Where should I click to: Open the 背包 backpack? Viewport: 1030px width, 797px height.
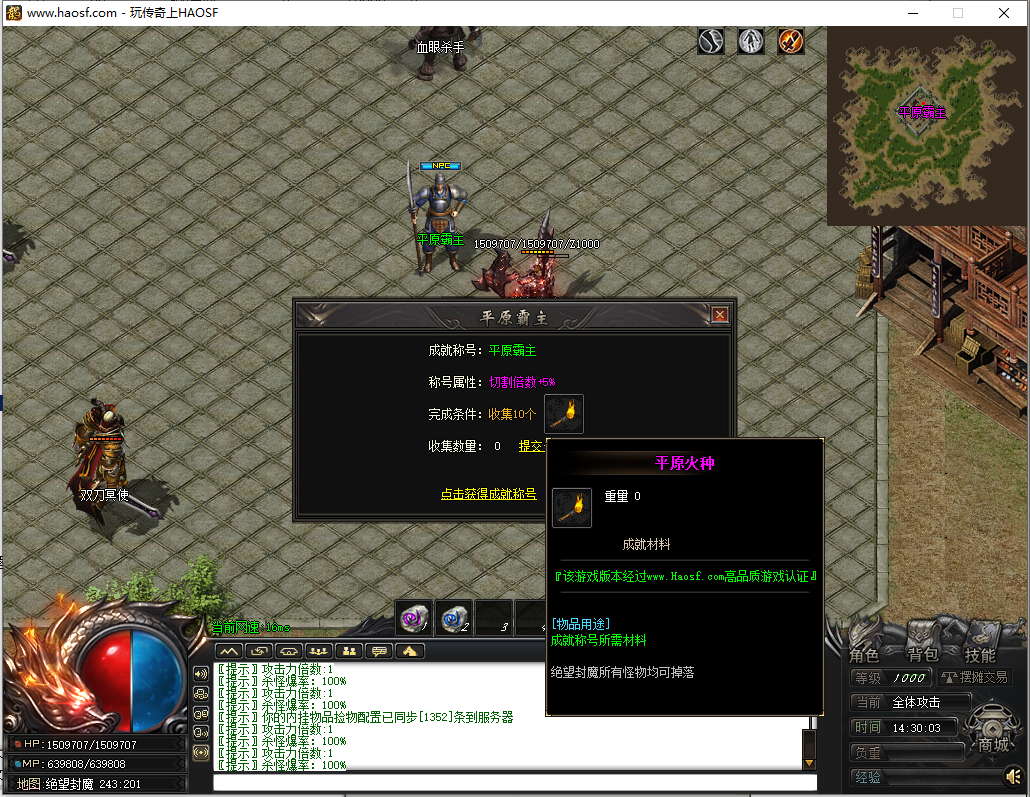click(x=922, y=655)
